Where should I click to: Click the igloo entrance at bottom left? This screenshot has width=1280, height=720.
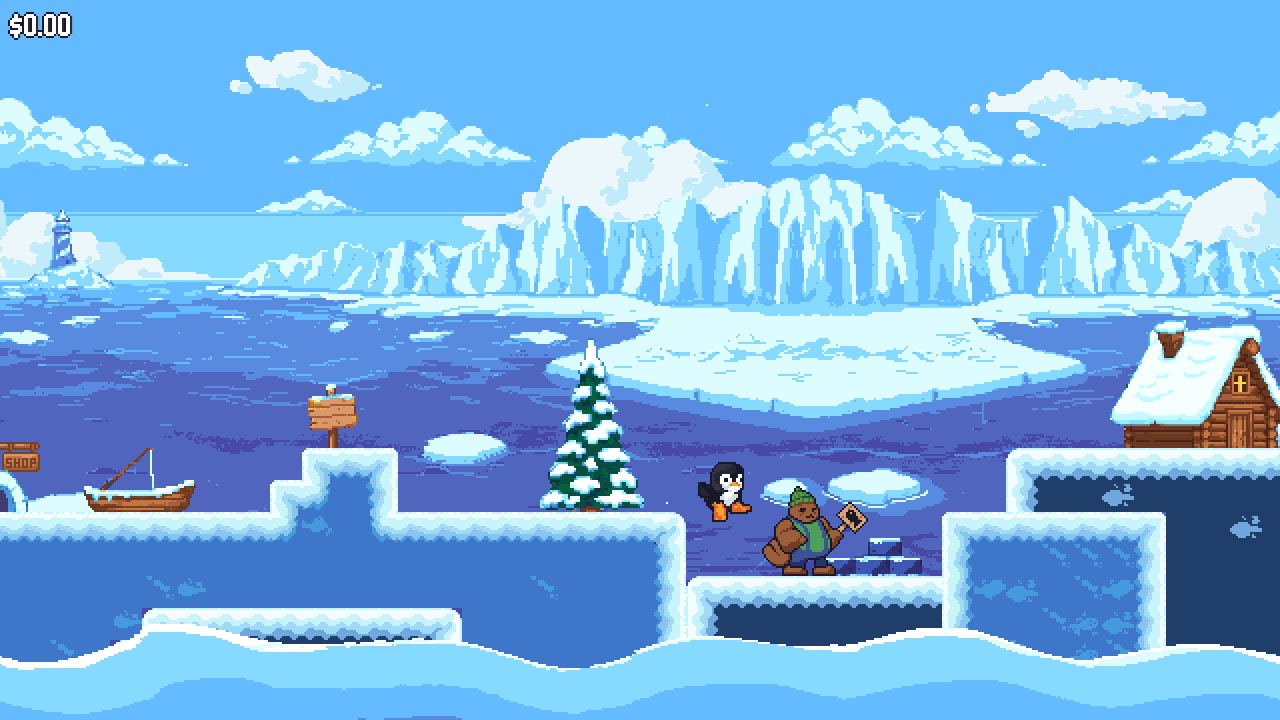[6, 497]
